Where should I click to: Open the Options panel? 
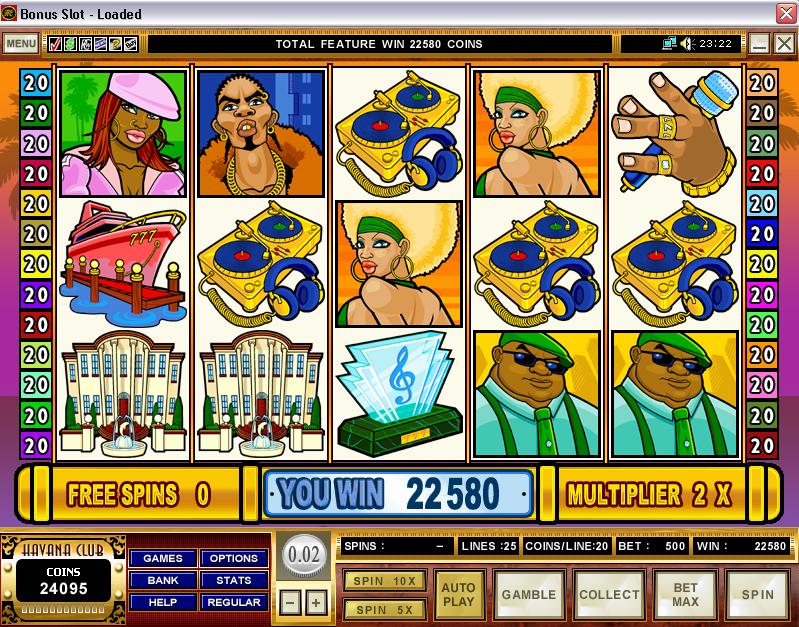(x=234, y=558)
